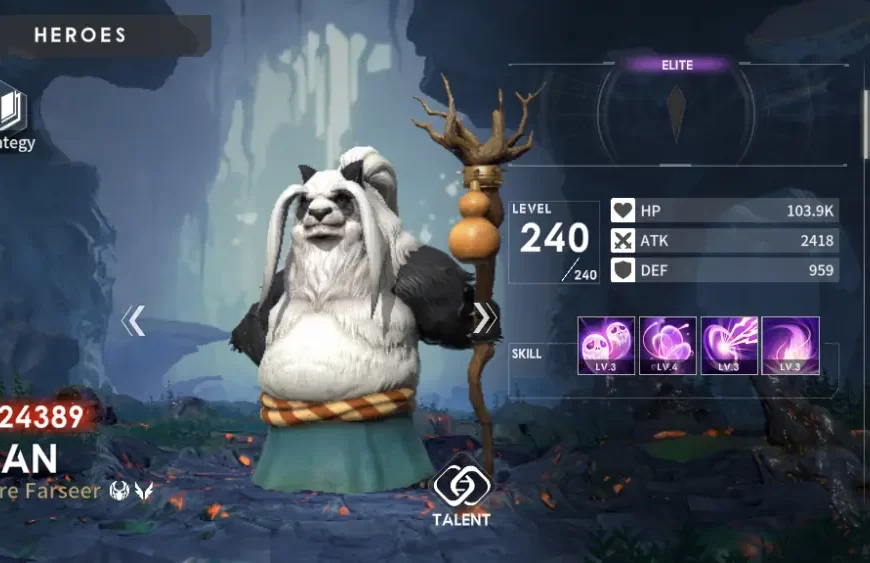The image size is (870, 563).
Task: Switch to the previous hero arrow
Action: point(133,321)
